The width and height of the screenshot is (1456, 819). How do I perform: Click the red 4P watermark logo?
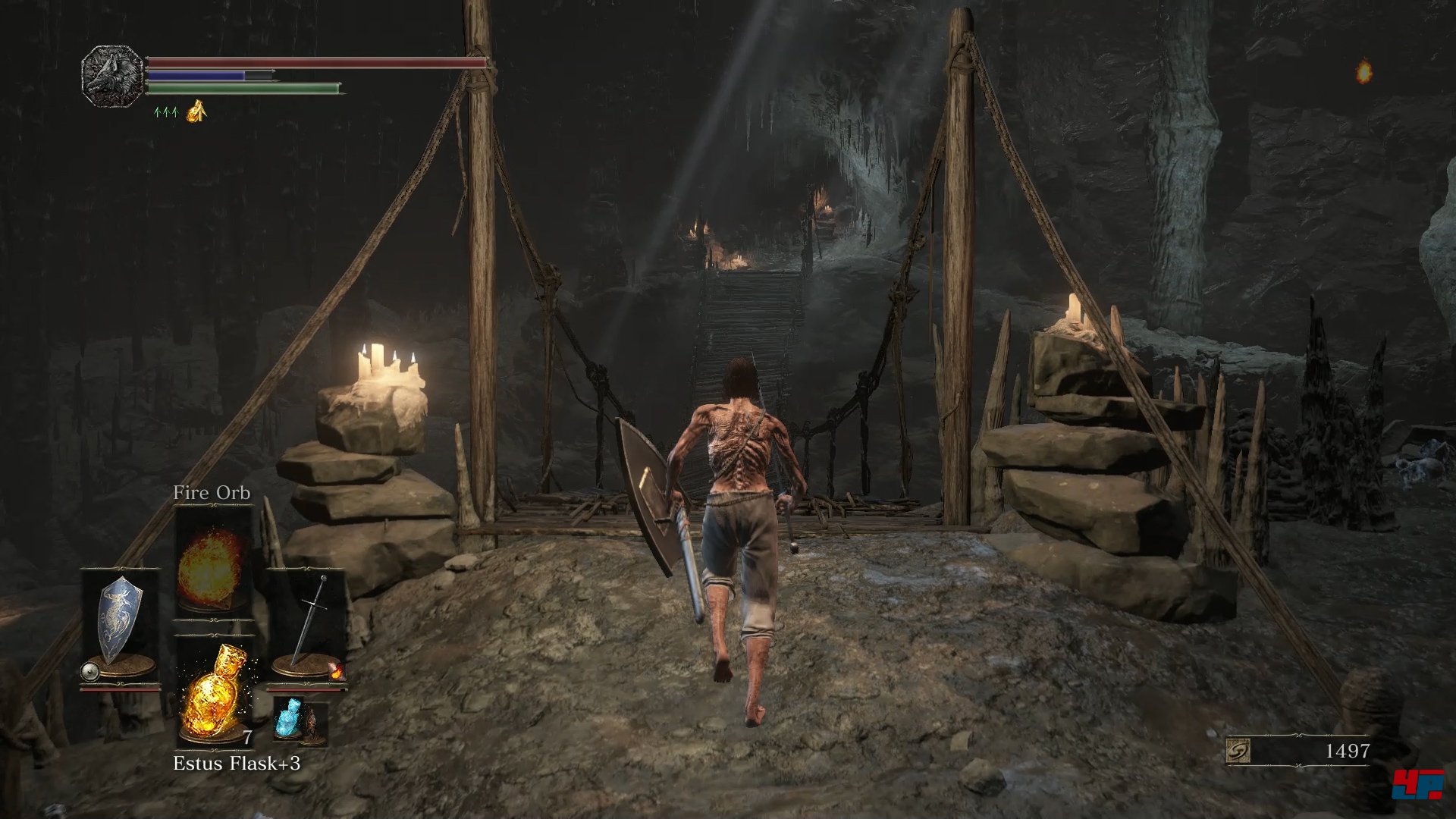point(1417,783)
